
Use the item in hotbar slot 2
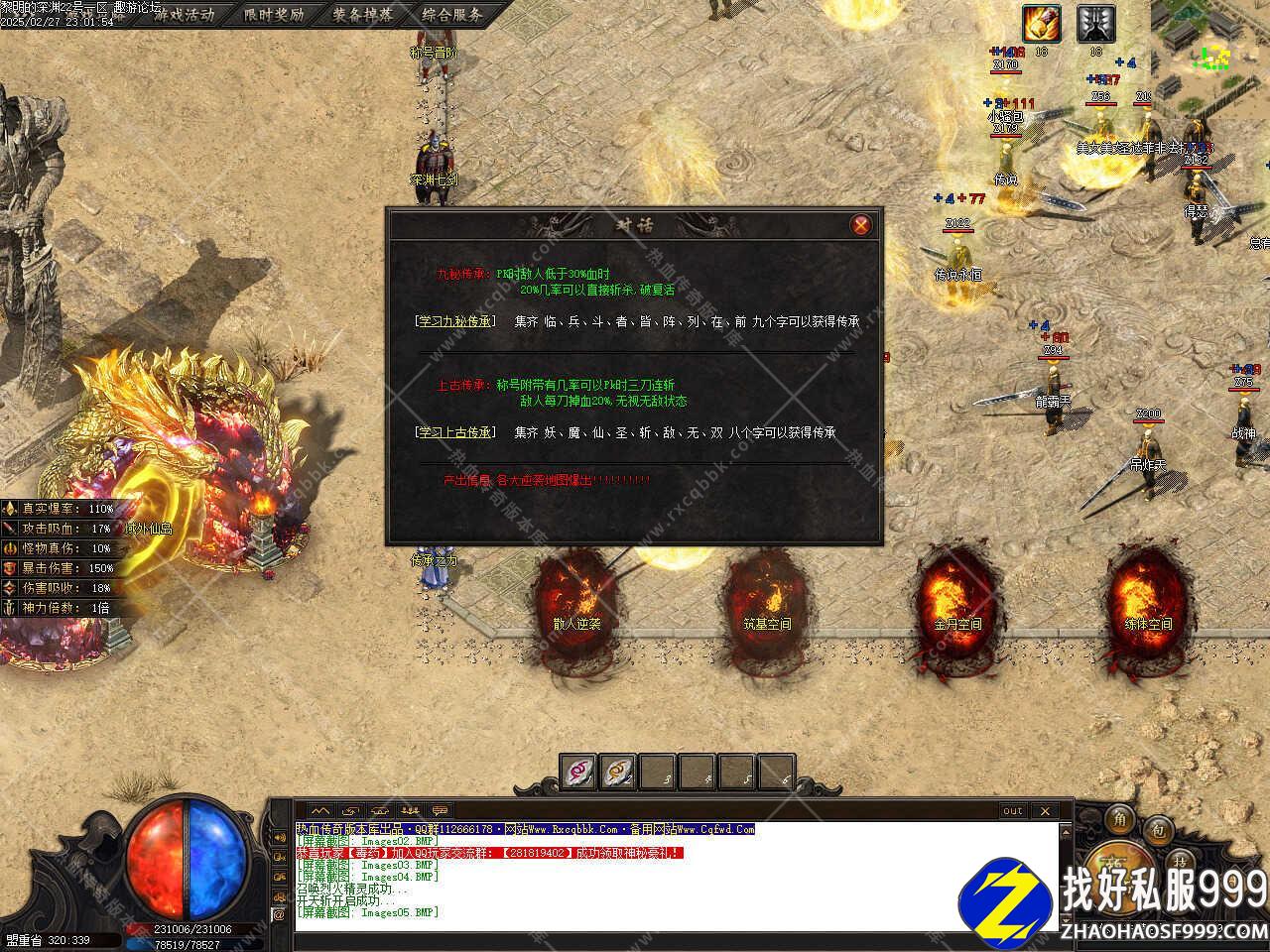pos(618,771)
